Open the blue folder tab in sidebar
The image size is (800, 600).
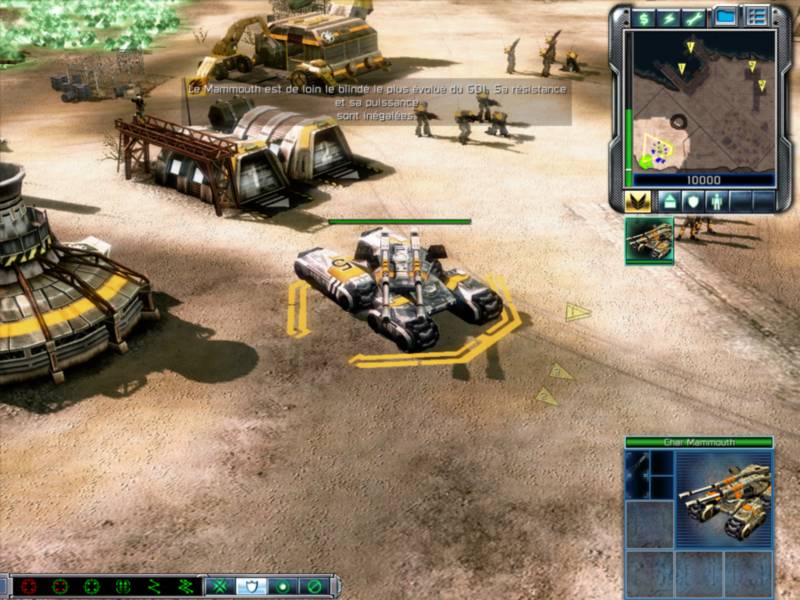pyautogui.click(x=726, y=17)
